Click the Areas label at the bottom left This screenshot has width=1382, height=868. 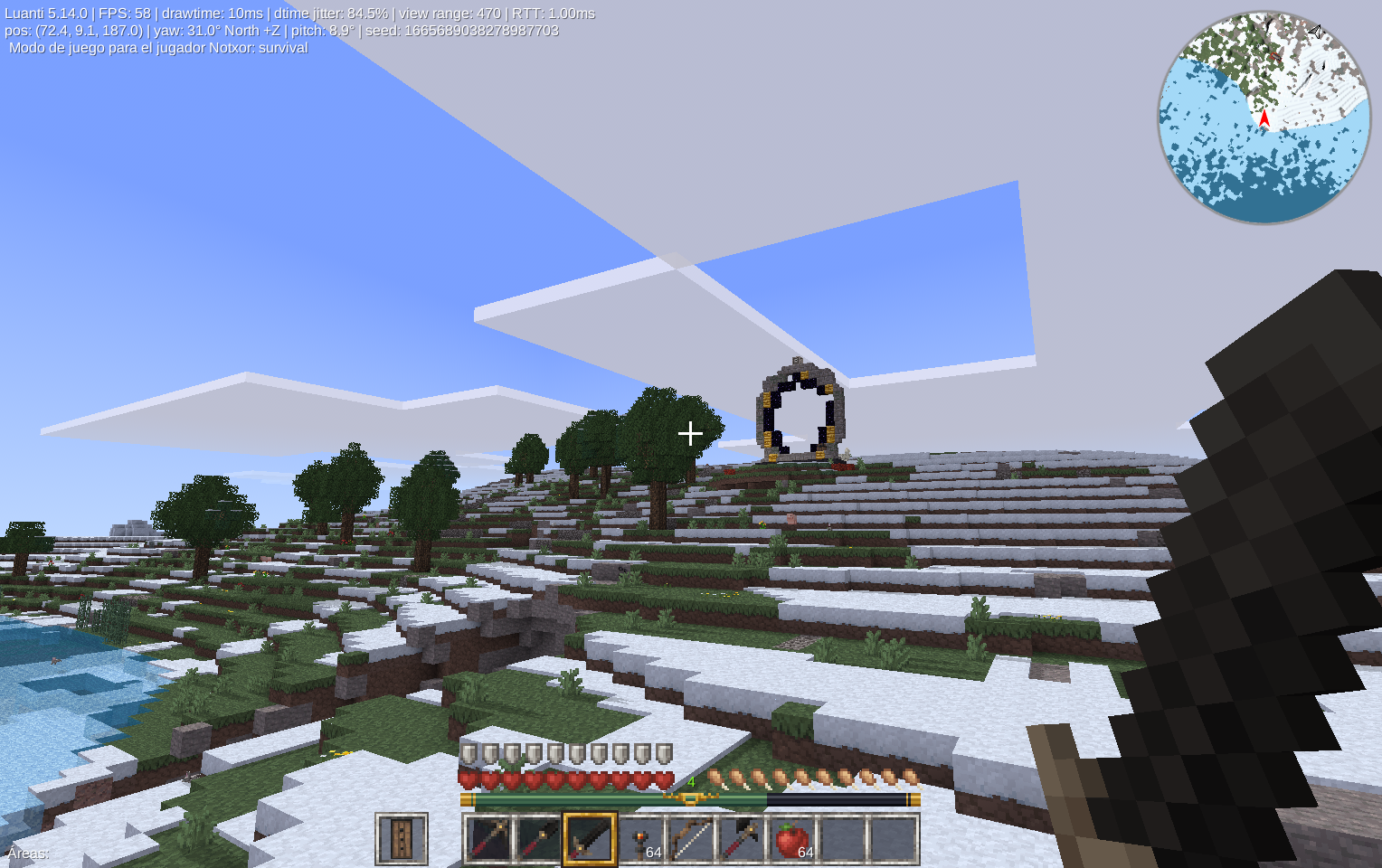pos(26,854)
